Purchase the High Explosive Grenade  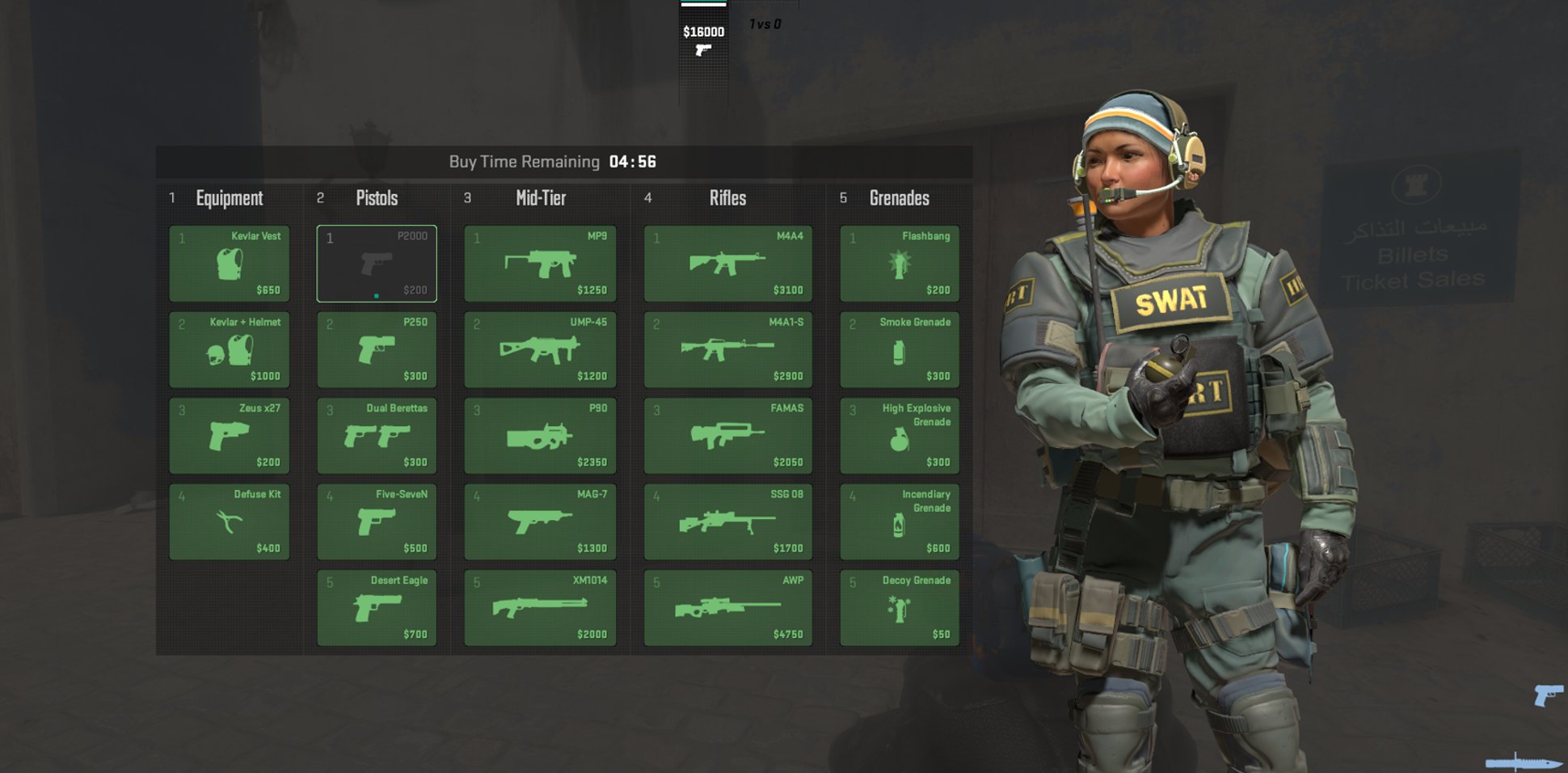[x=898, y=437]
